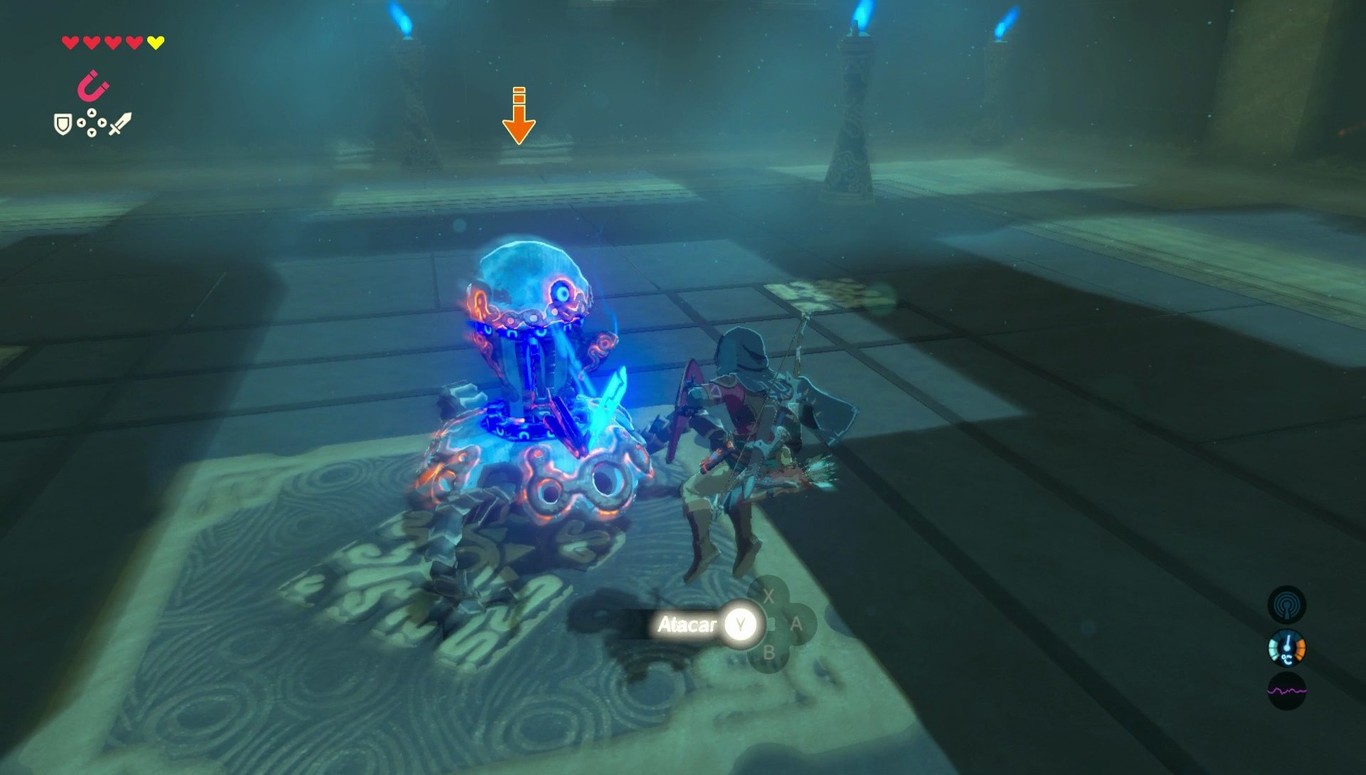Select the sword icon near the d-pad
1366x775 pixels.
click(120, 122)
